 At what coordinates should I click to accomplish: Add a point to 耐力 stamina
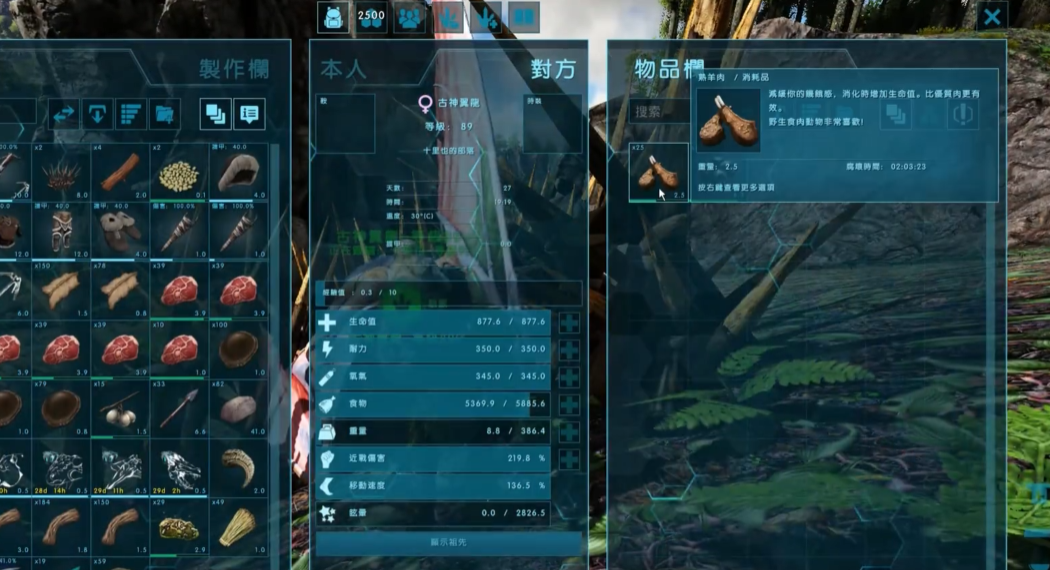(569, 350)
